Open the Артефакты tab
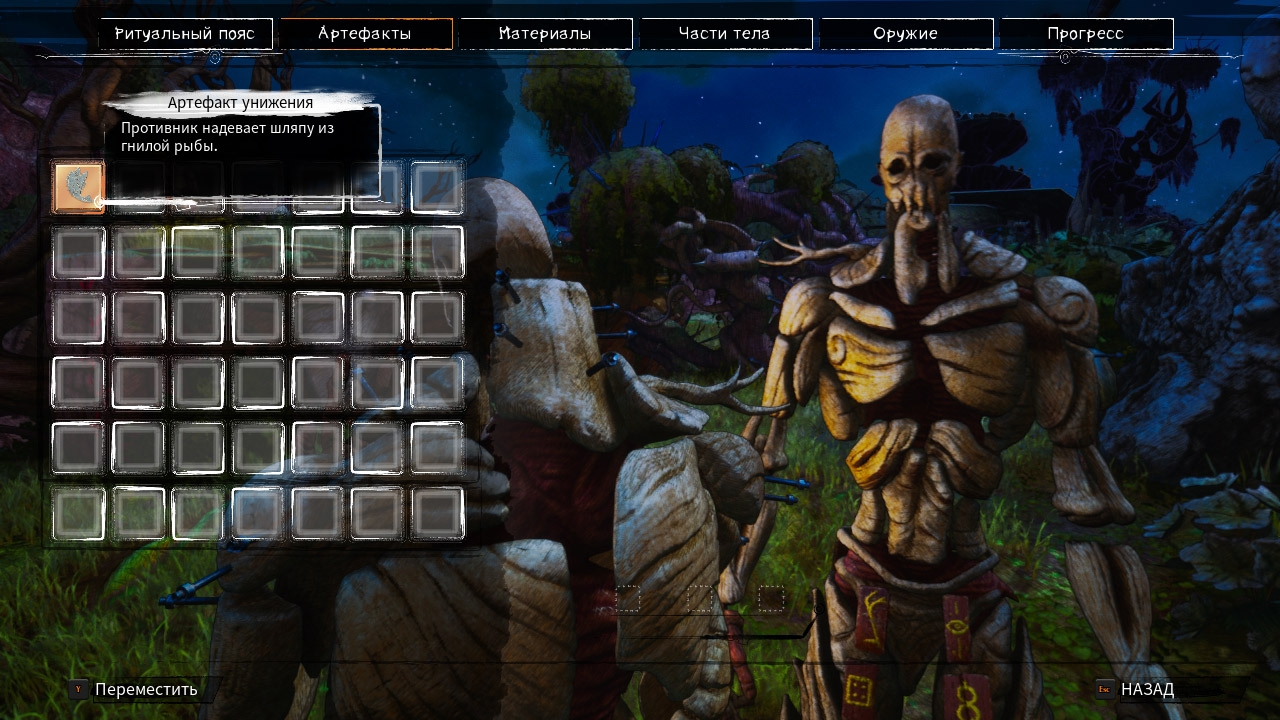1280x720 pixels. 365,34
